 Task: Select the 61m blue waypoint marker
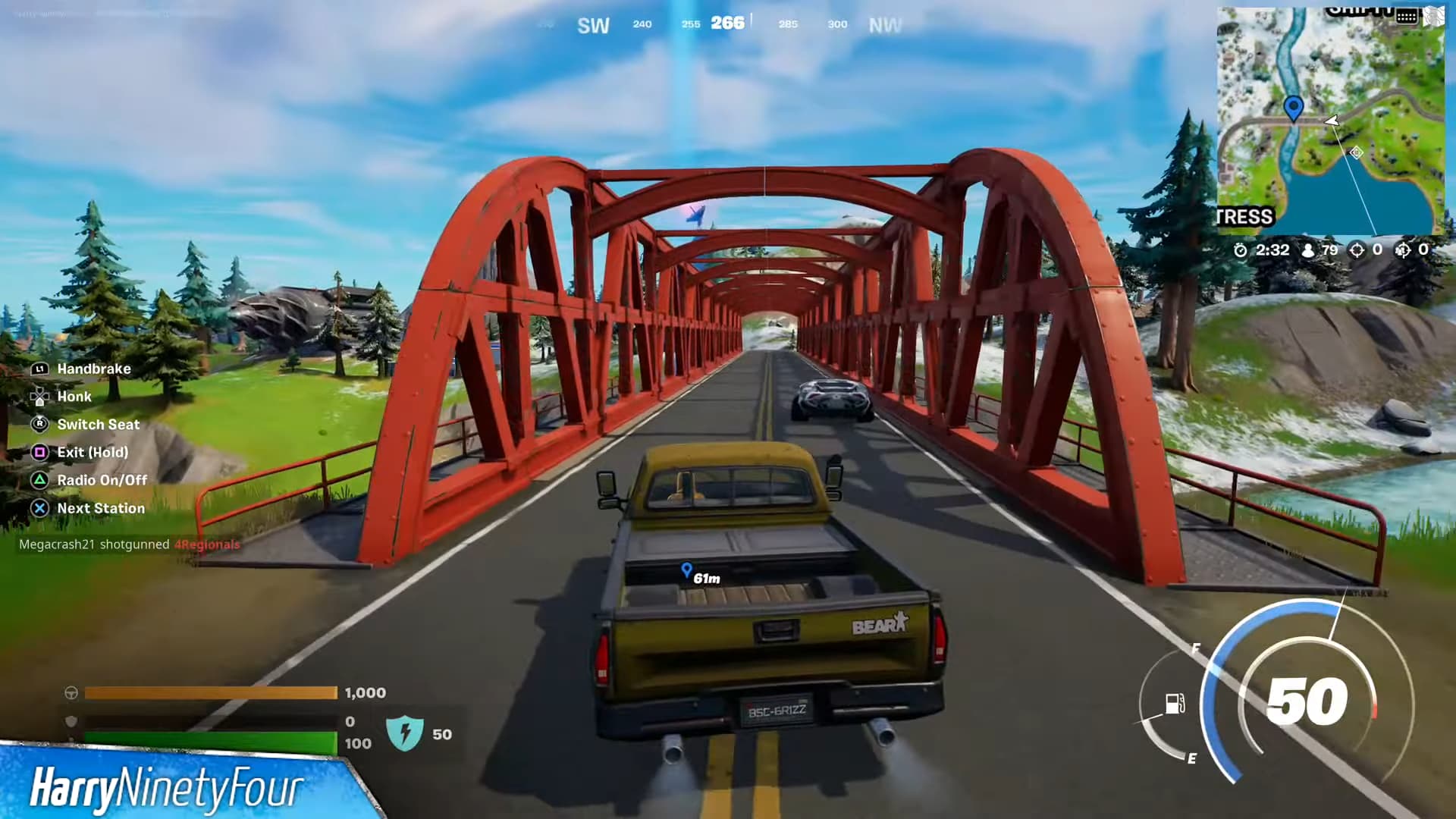coord(687,570)
